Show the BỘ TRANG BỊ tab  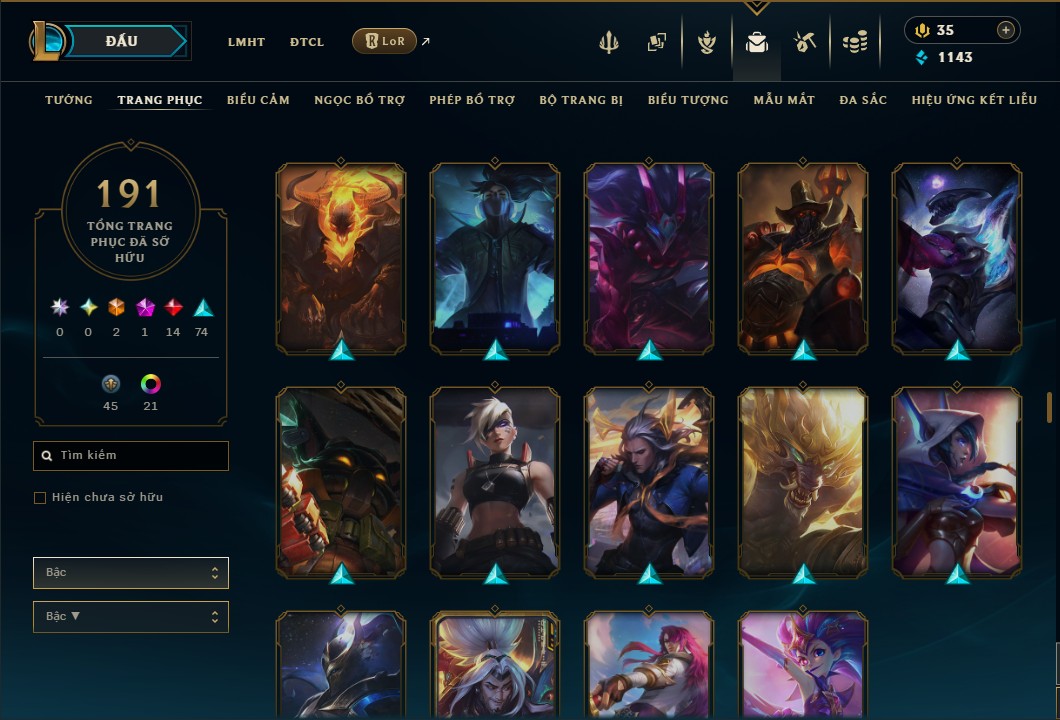tap(581, 100)
